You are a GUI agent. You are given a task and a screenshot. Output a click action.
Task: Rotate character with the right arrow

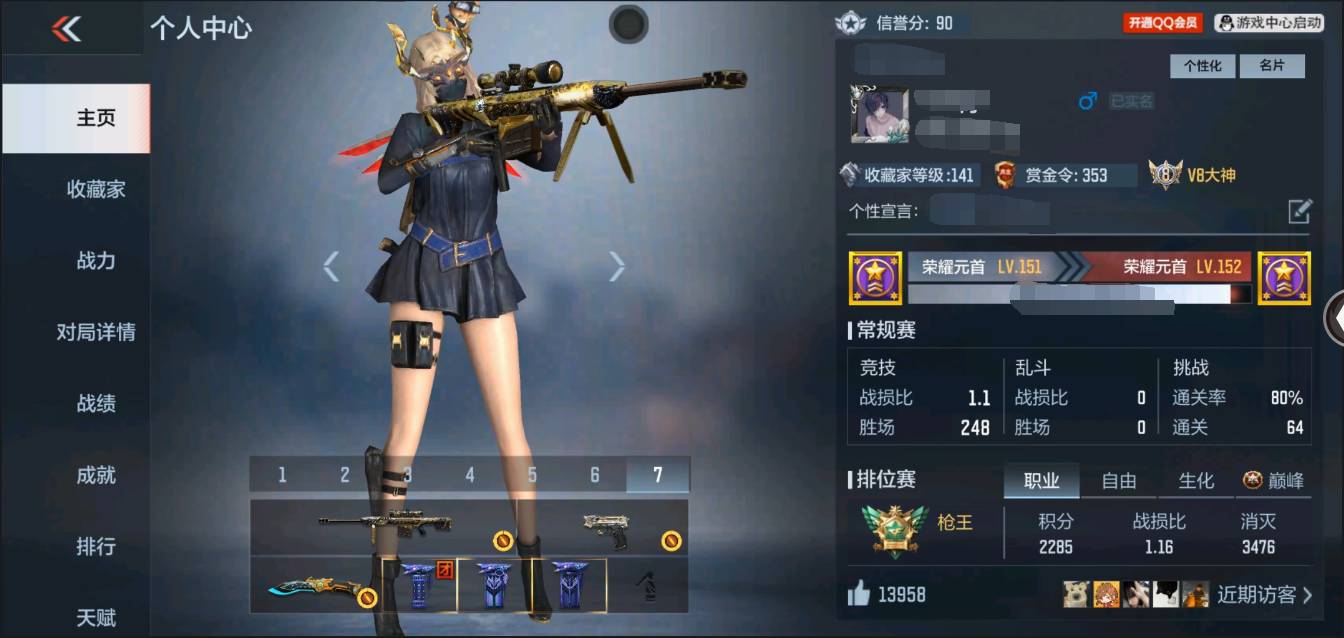(x=616, y=266)
